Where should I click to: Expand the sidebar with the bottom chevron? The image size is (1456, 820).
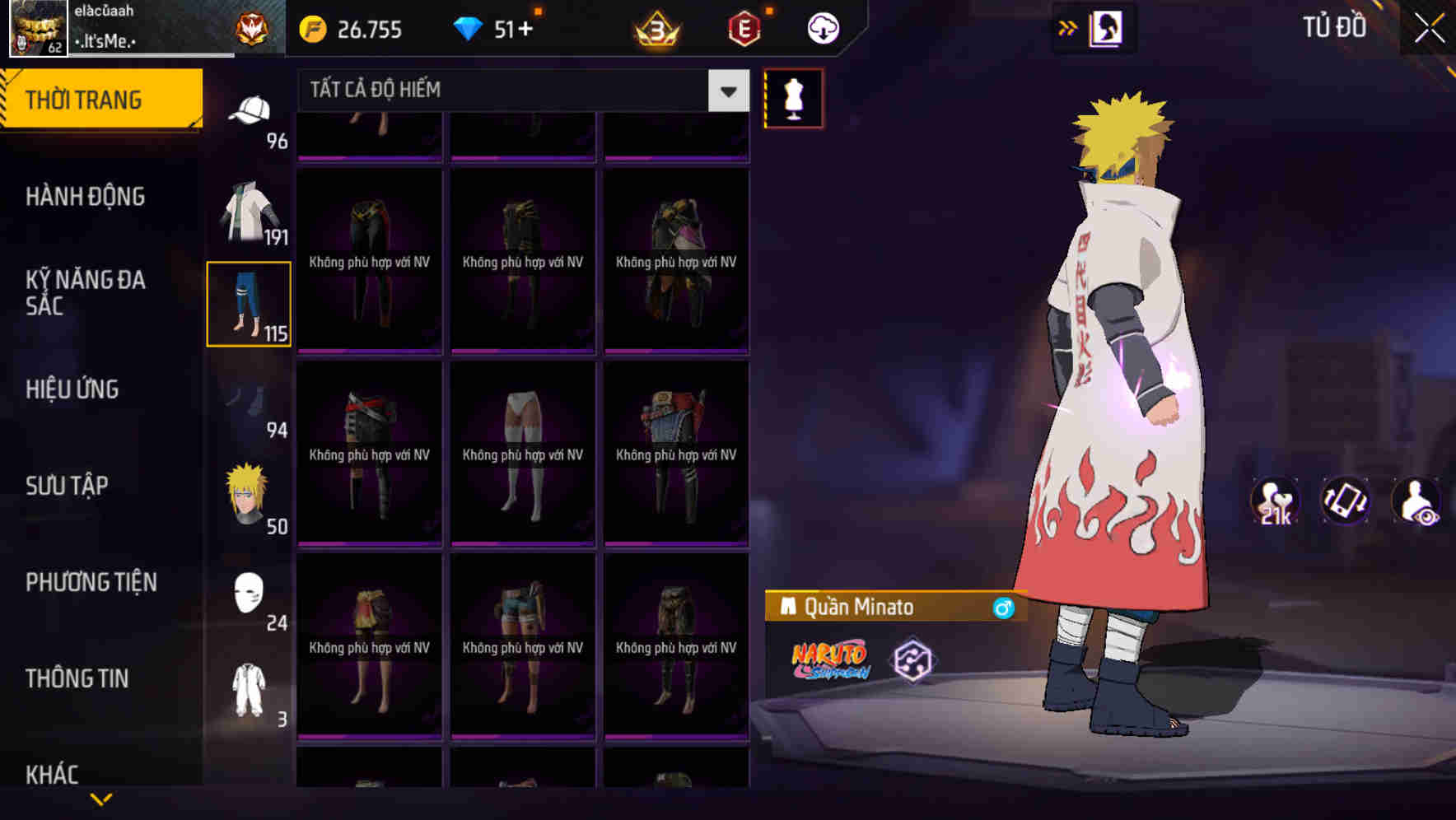[101, 798]
